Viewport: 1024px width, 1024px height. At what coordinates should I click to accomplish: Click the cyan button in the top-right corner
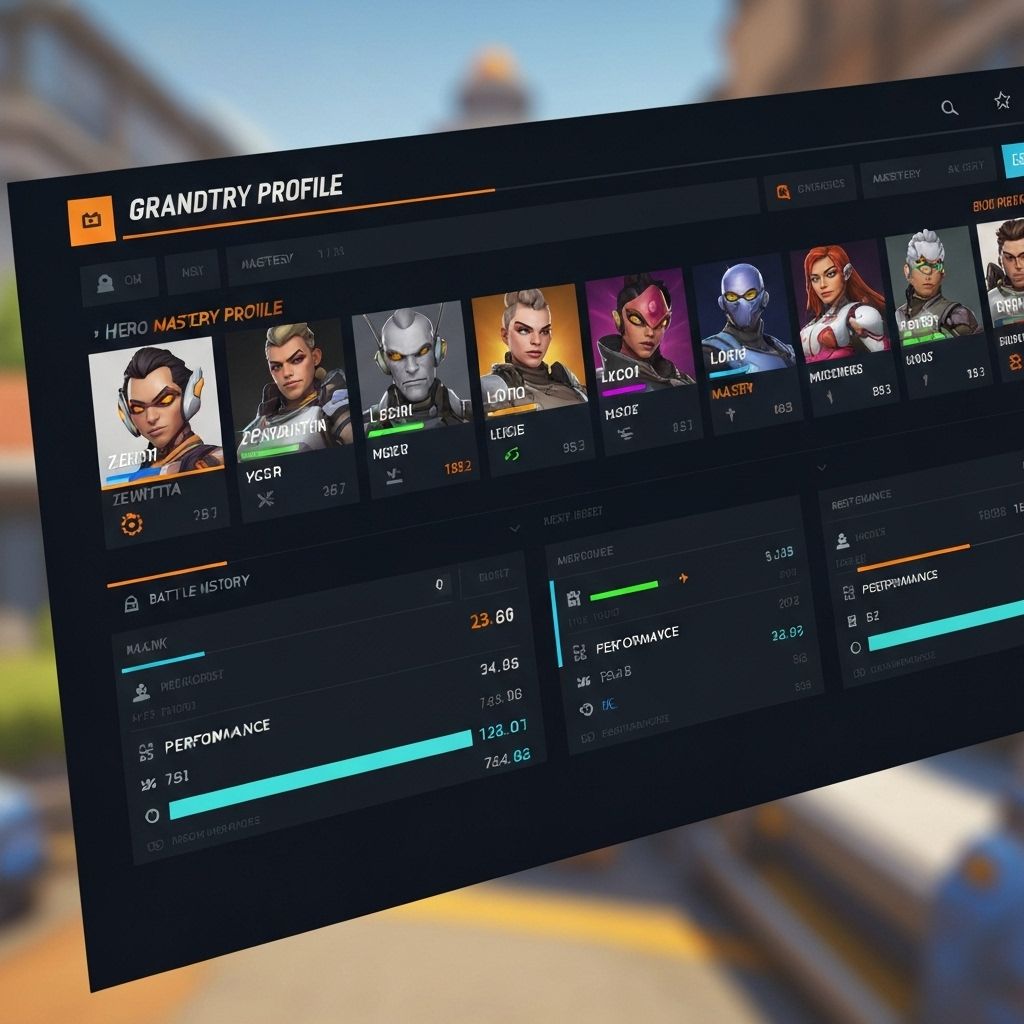pos(1014,160)
